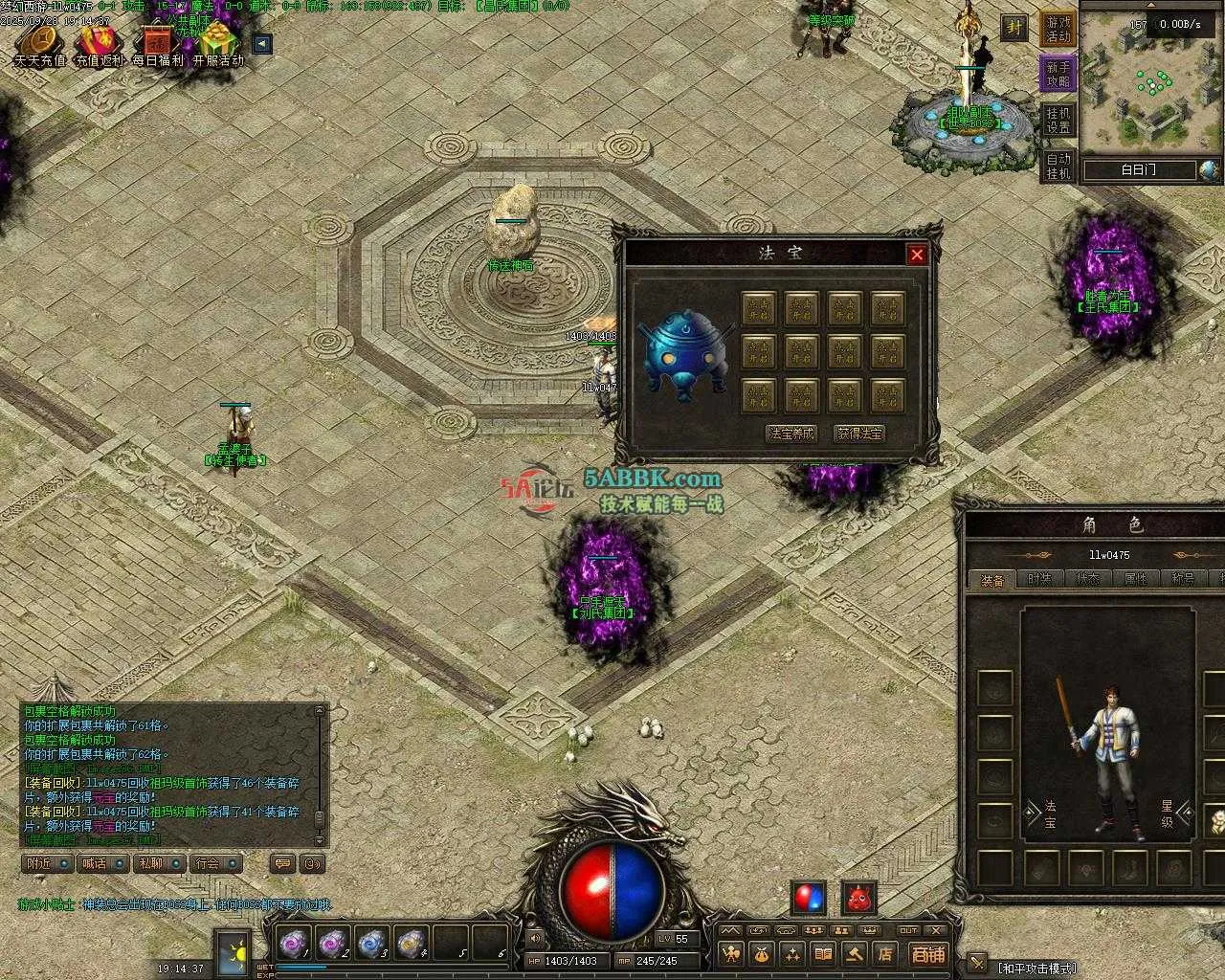This screenshot has width=1225, height=980.
Task: Open the 游戏活动 game events button
Action: click(x=1058, y=29)
